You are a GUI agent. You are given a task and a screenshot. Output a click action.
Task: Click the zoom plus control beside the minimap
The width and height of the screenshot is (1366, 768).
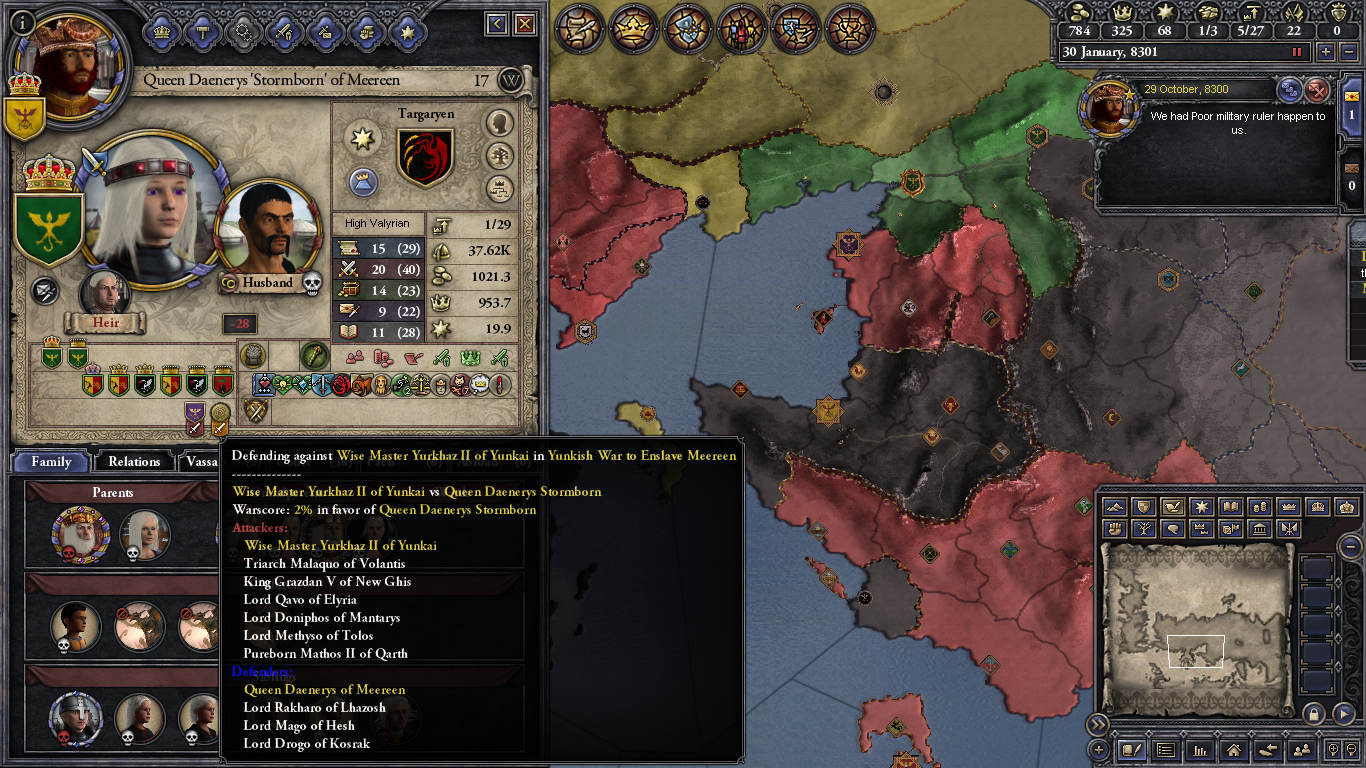point(1333,750)
